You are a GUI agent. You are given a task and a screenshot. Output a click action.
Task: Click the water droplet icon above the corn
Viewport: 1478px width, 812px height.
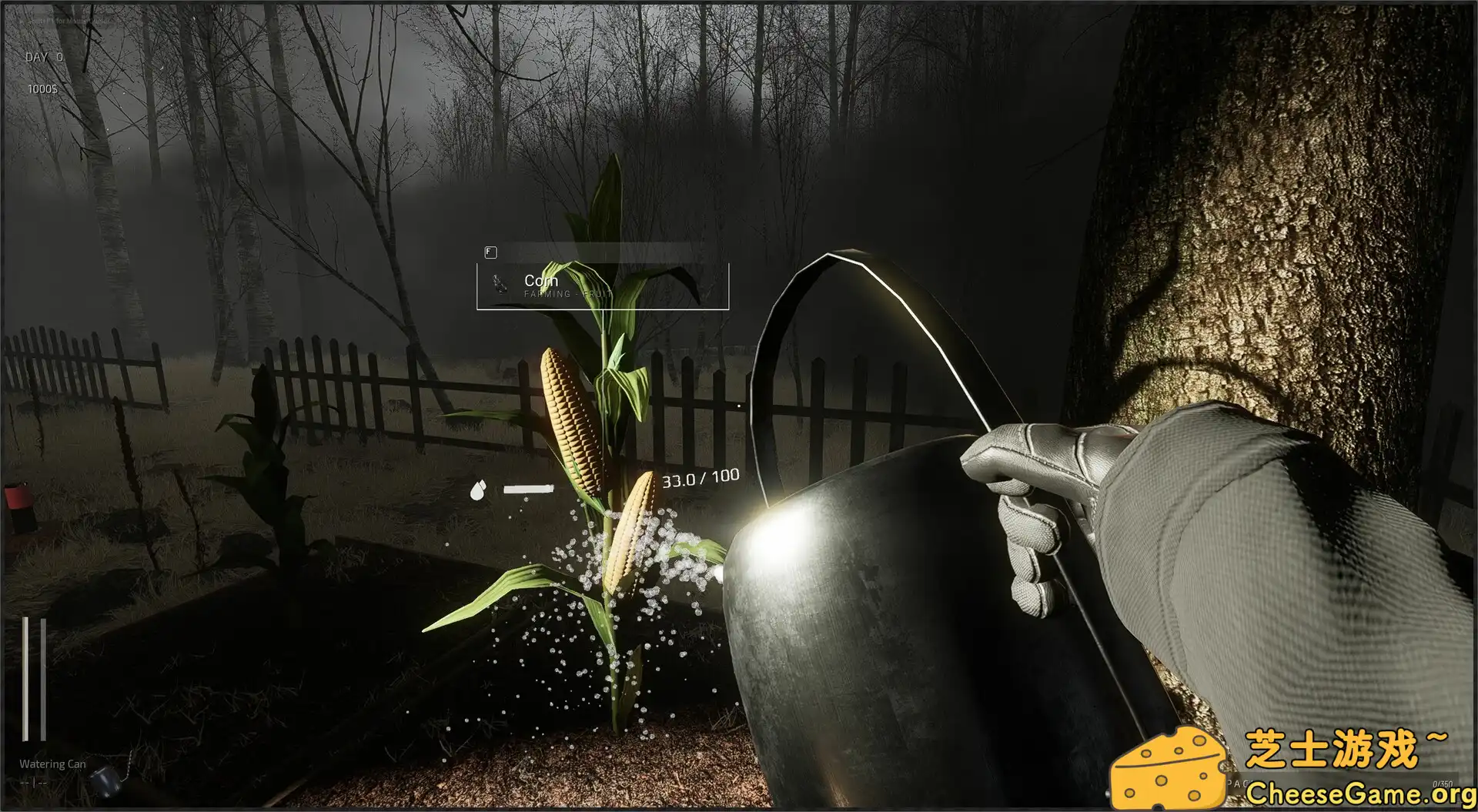pyautogui.click(x=478, y=490)
